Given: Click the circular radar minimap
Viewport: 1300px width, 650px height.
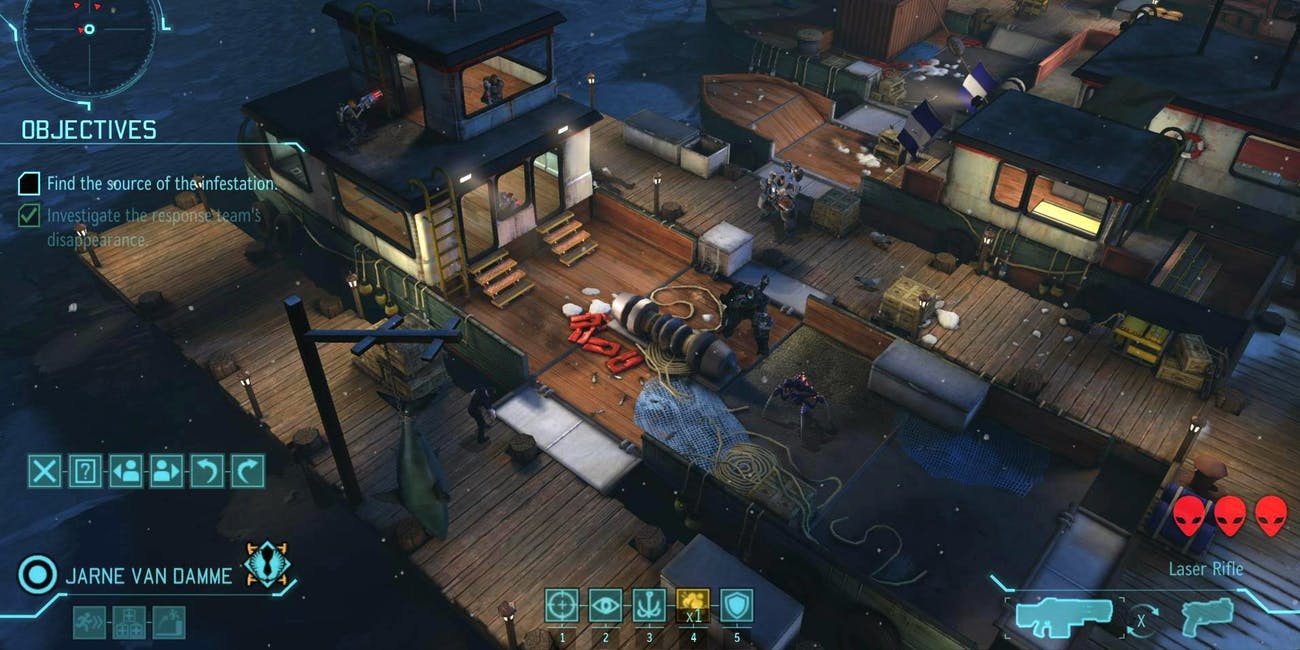Looking at the screenshot, I should click(88, 30).
